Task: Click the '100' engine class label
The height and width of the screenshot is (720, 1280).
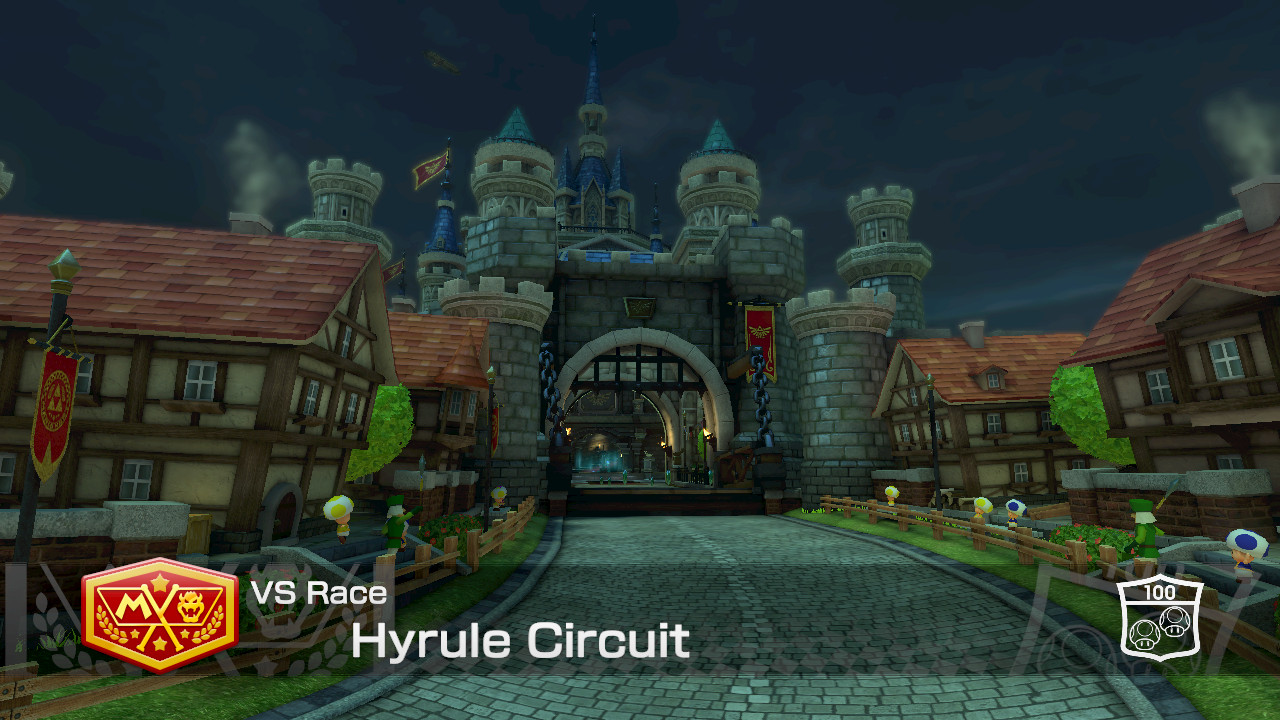Action: [1161, 594]
